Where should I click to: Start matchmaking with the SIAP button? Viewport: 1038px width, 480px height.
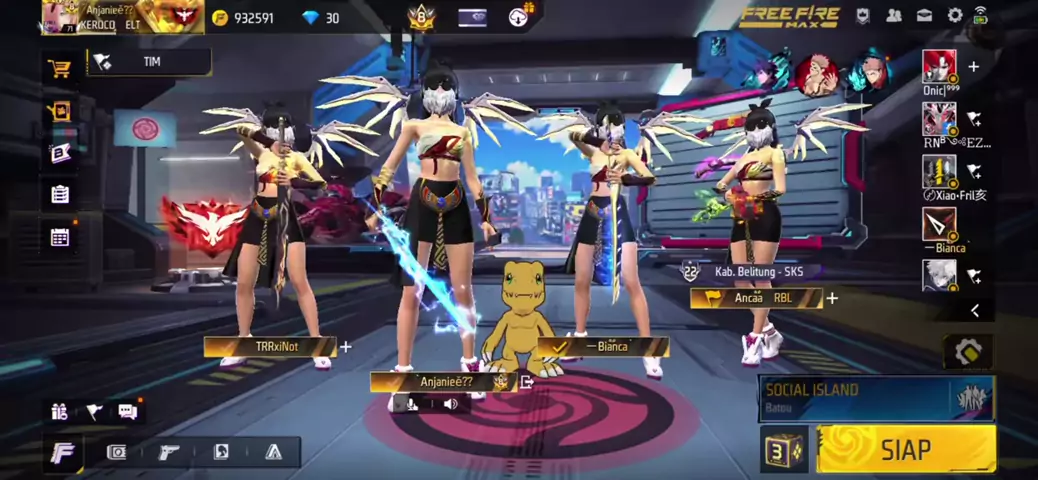pyautogui.click(x=906, y=449)
